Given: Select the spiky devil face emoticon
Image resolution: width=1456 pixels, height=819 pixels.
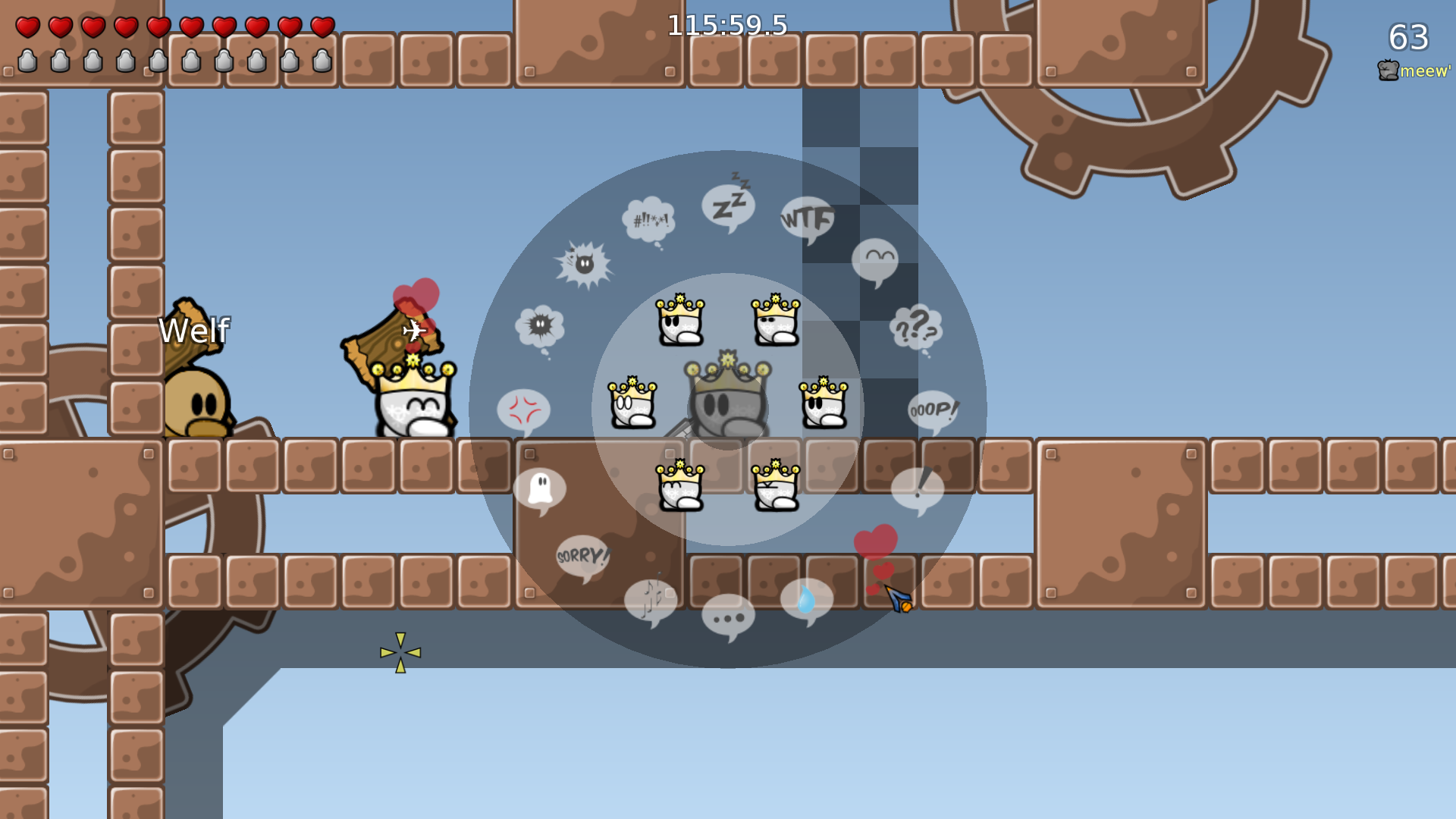Looking at the screenshot, I should 584,264.
